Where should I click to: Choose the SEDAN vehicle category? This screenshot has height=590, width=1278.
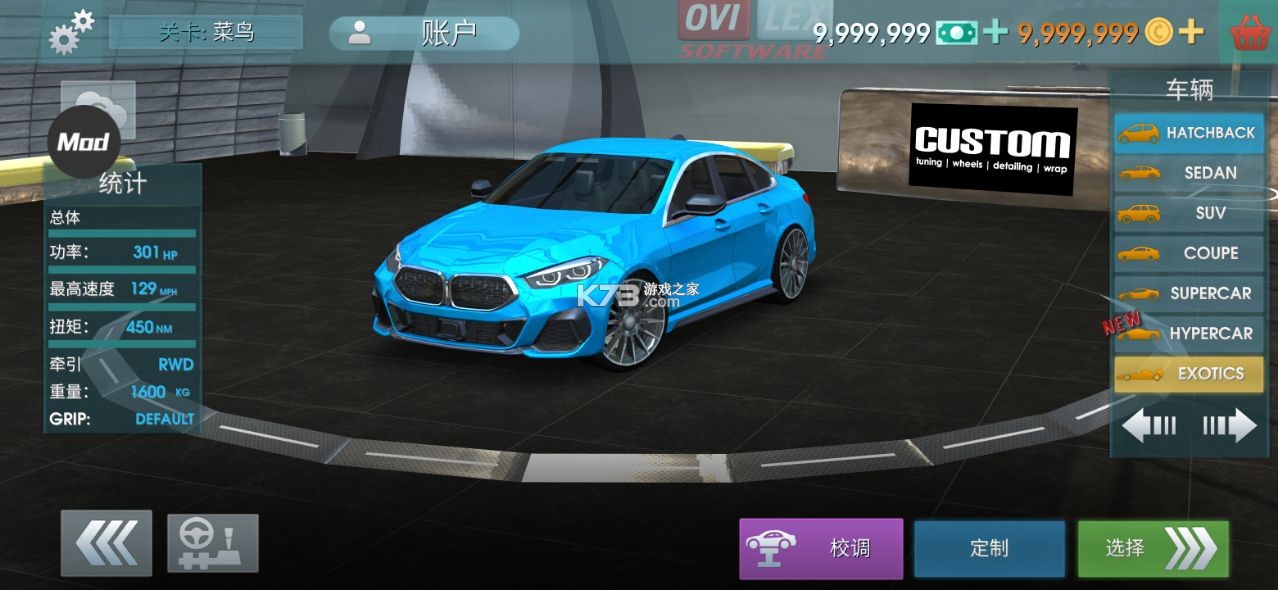pos(1189,173)
